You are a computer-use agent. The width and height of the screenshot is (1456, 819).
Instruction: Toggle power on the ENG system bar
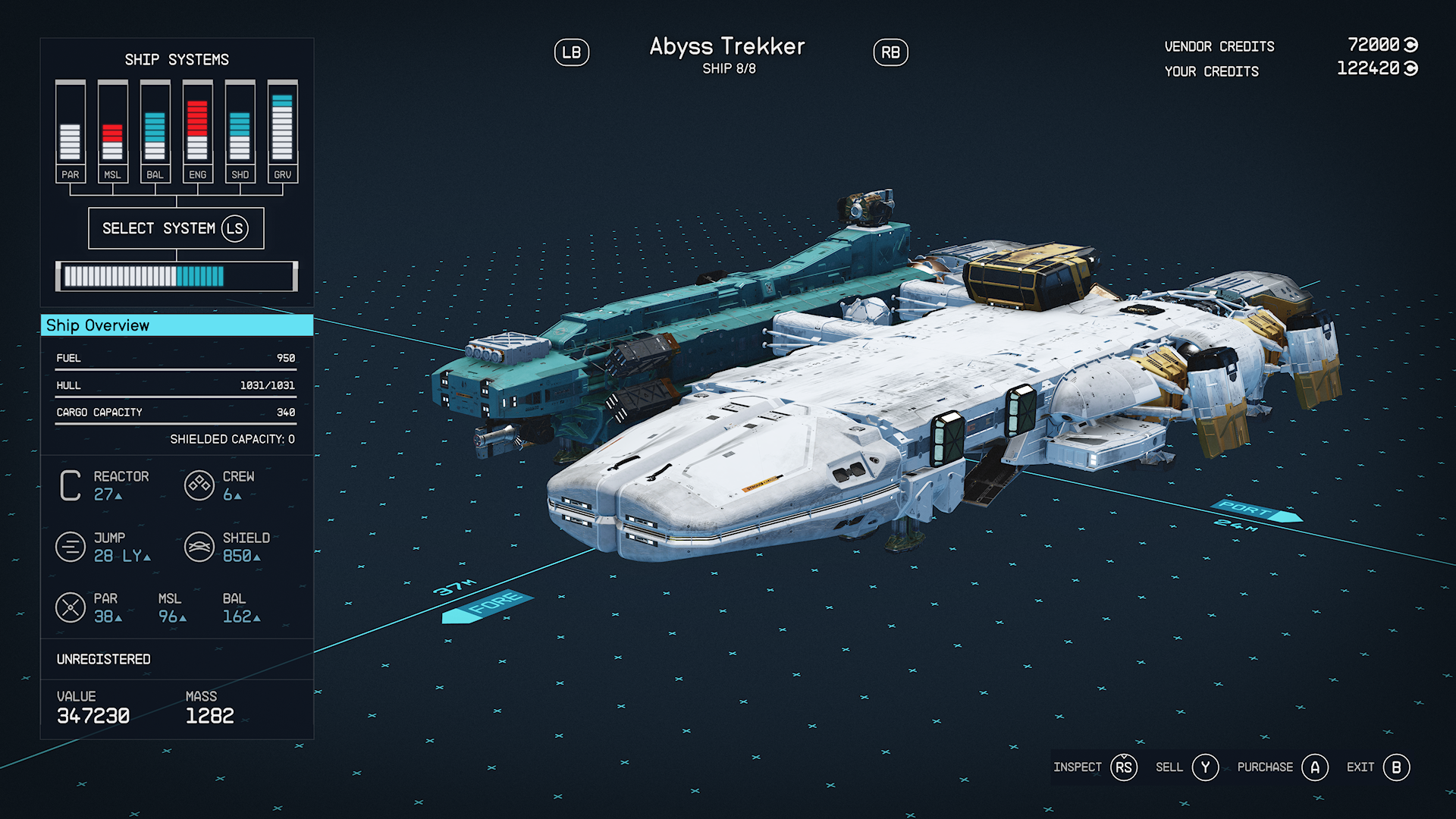point(197,129)
